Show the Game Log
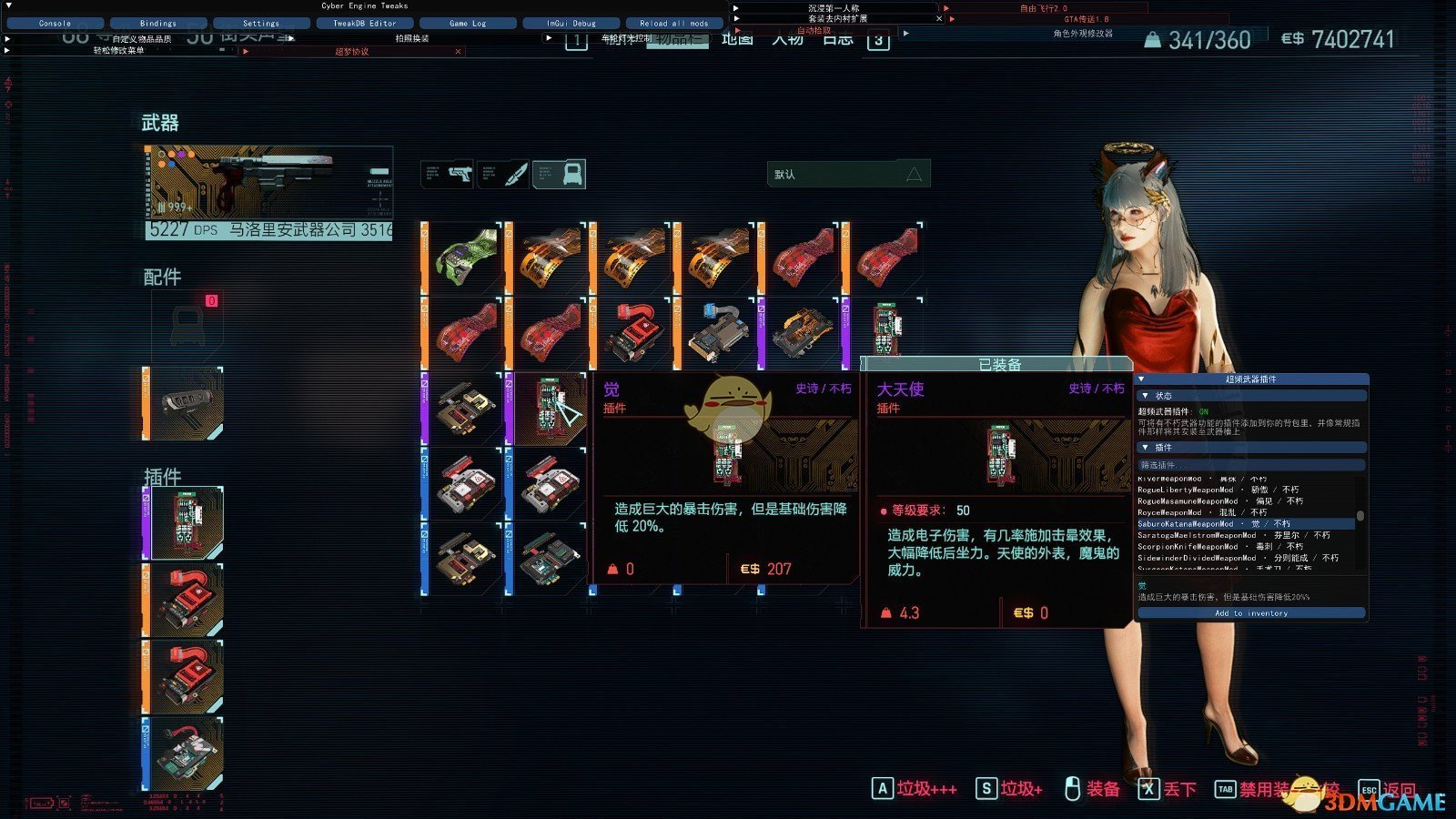Viewport: 1456px width, 819px height. [468, 23]
